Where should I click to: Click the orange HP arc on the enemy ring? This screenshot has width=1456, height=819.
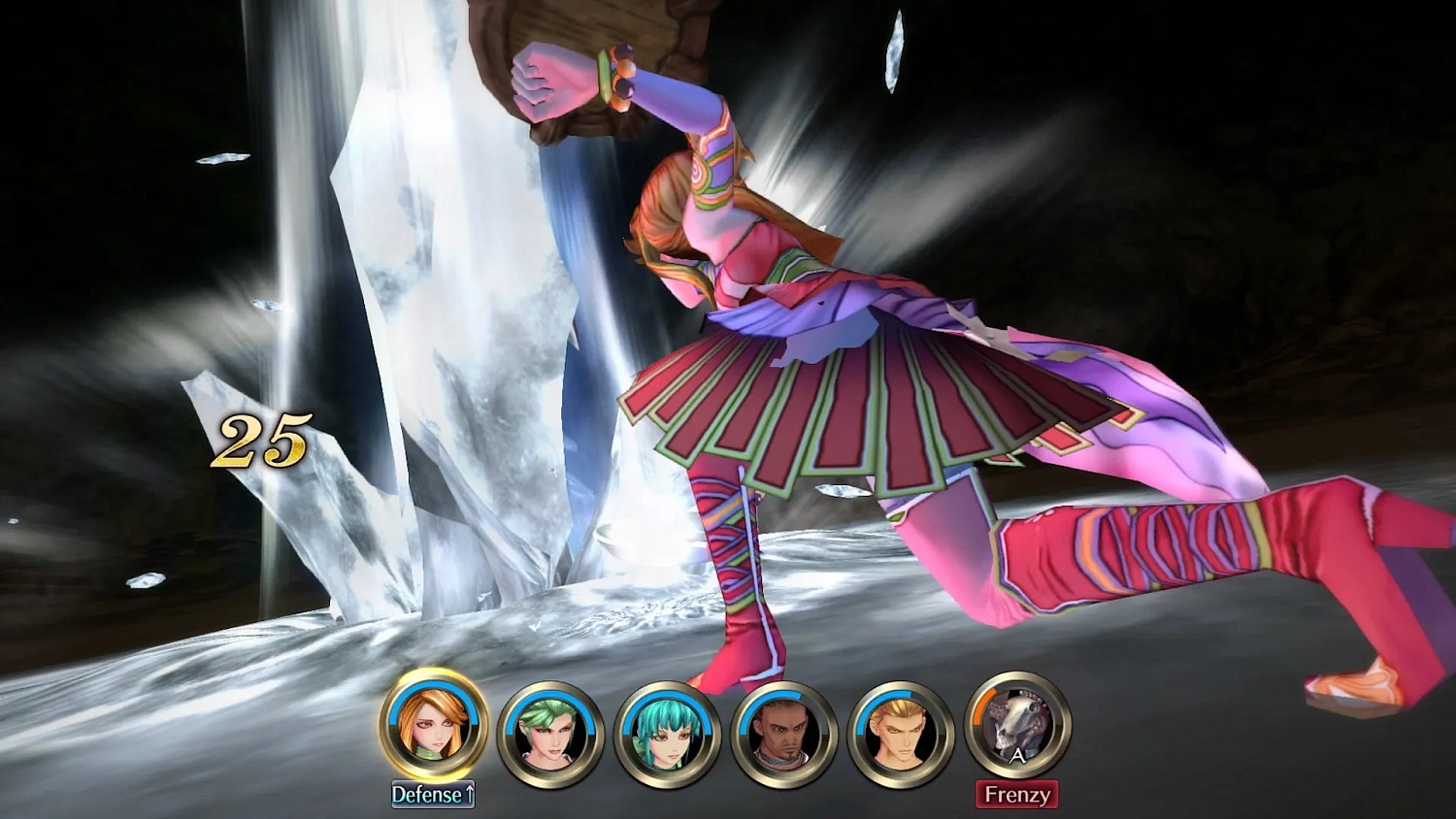click(x=982, y=704)
